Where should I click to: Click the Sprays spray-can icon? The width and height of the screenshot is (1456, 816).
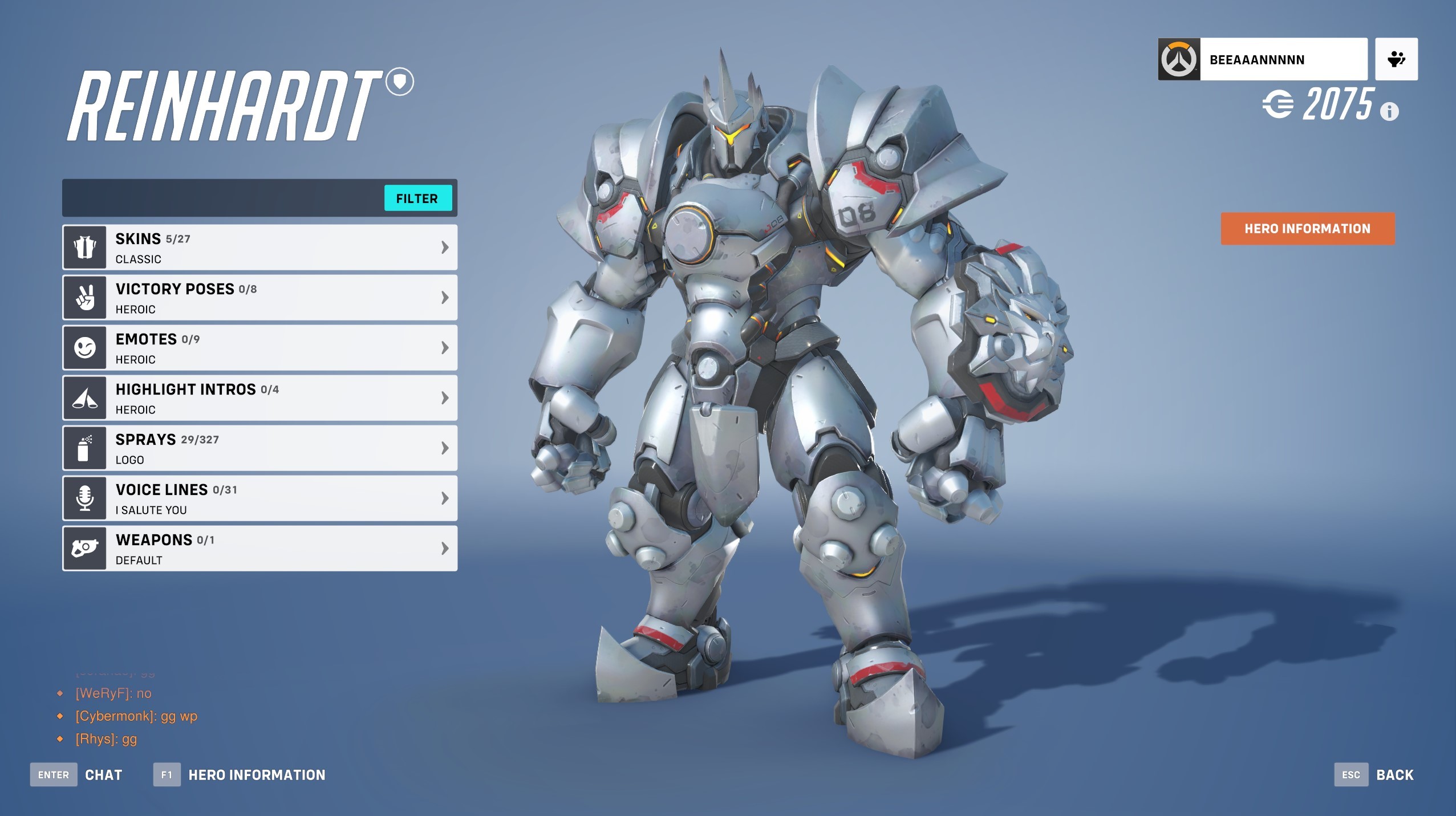click(x=84, y=448)
